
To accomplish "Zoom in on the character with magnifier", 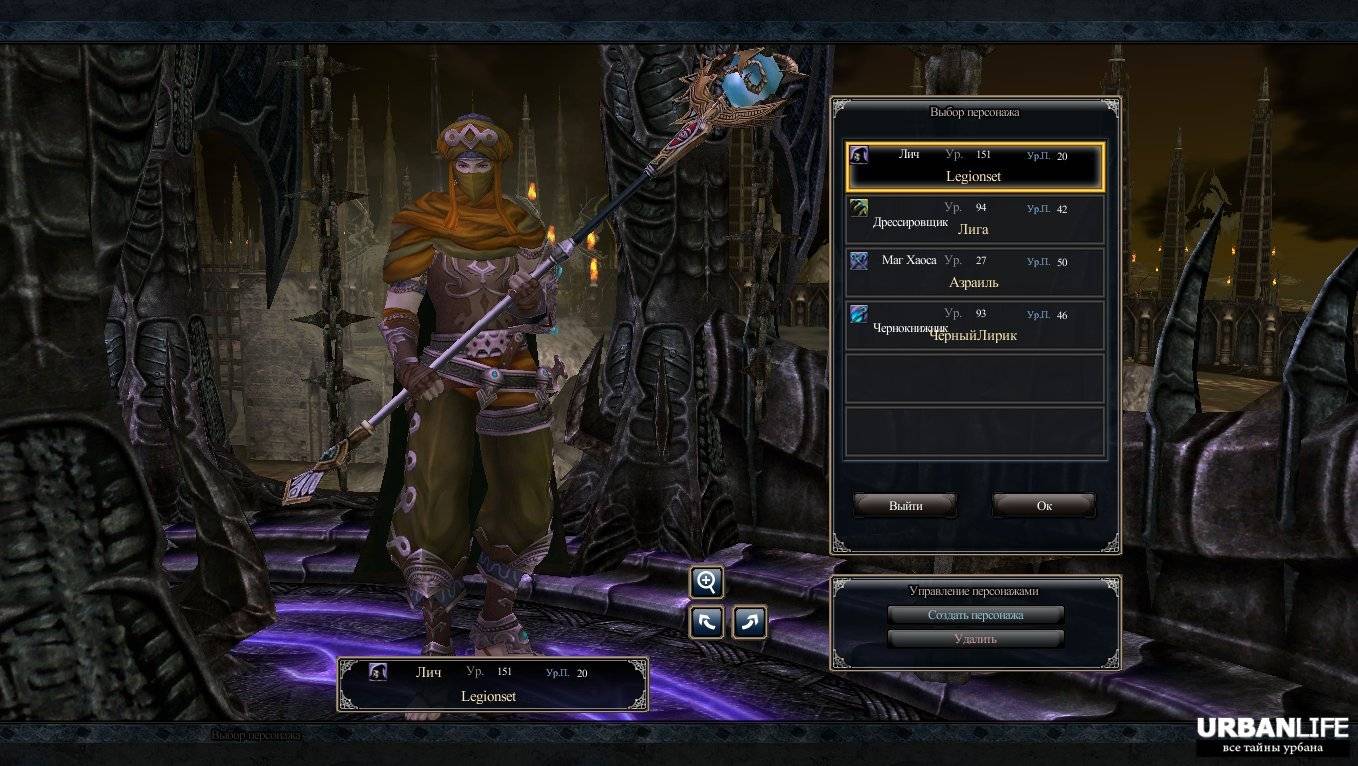I will [x=706, y=582].
